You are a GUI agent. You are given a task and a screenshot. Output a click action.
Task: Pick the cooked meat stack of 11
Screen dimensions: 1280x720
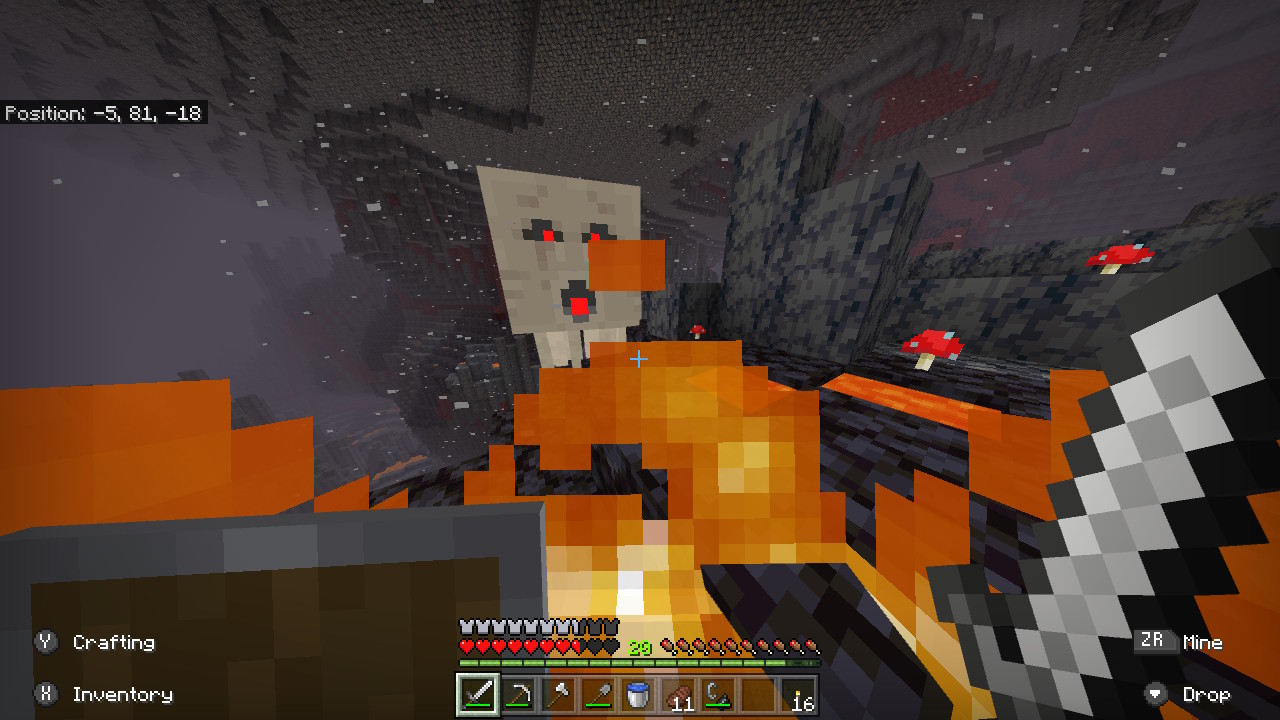pyautogui.click(x=678, y=694)
